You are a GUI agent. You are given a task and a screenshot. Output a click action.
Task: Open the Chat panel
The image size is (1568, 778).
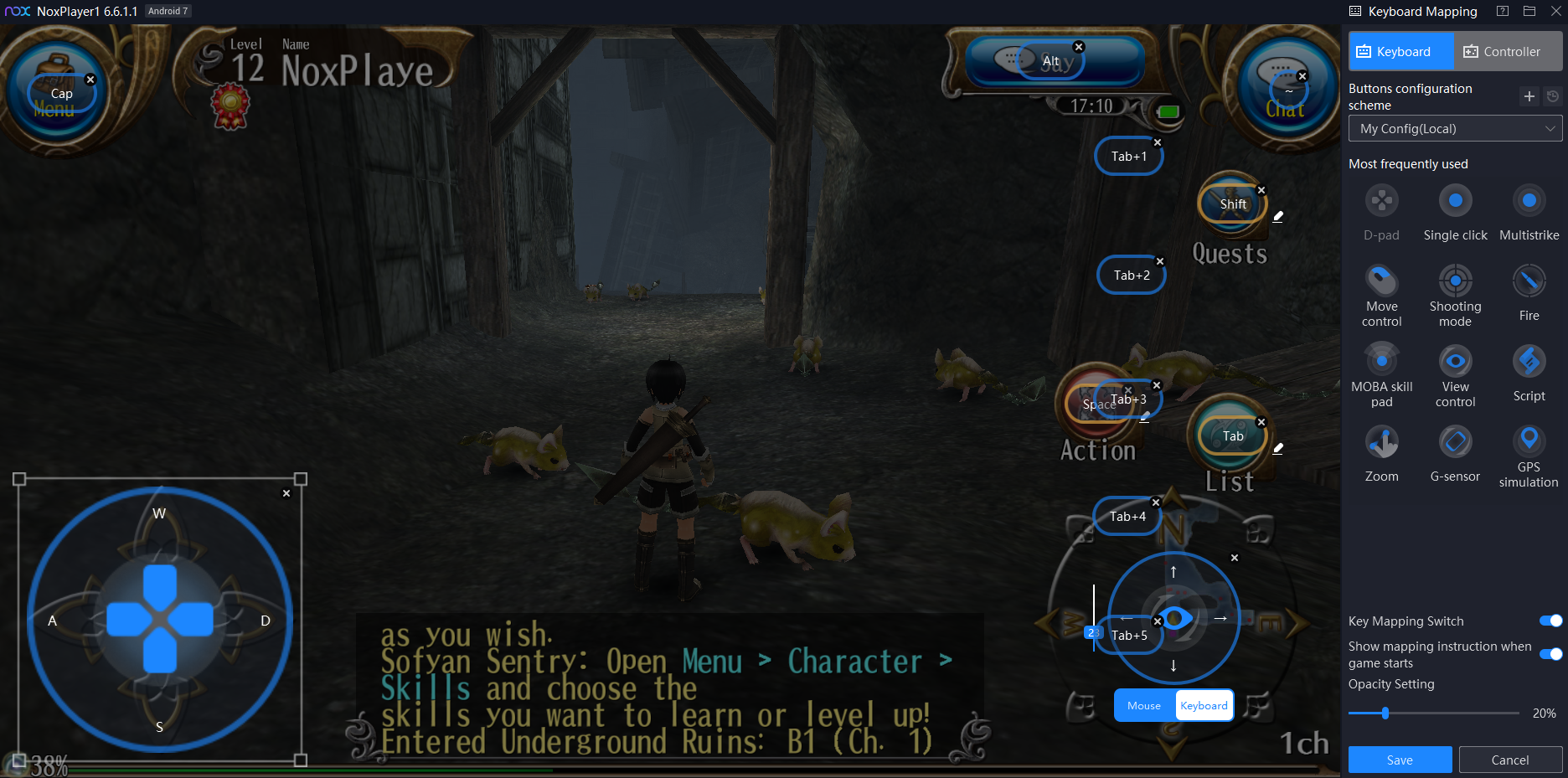[1284, 88]
